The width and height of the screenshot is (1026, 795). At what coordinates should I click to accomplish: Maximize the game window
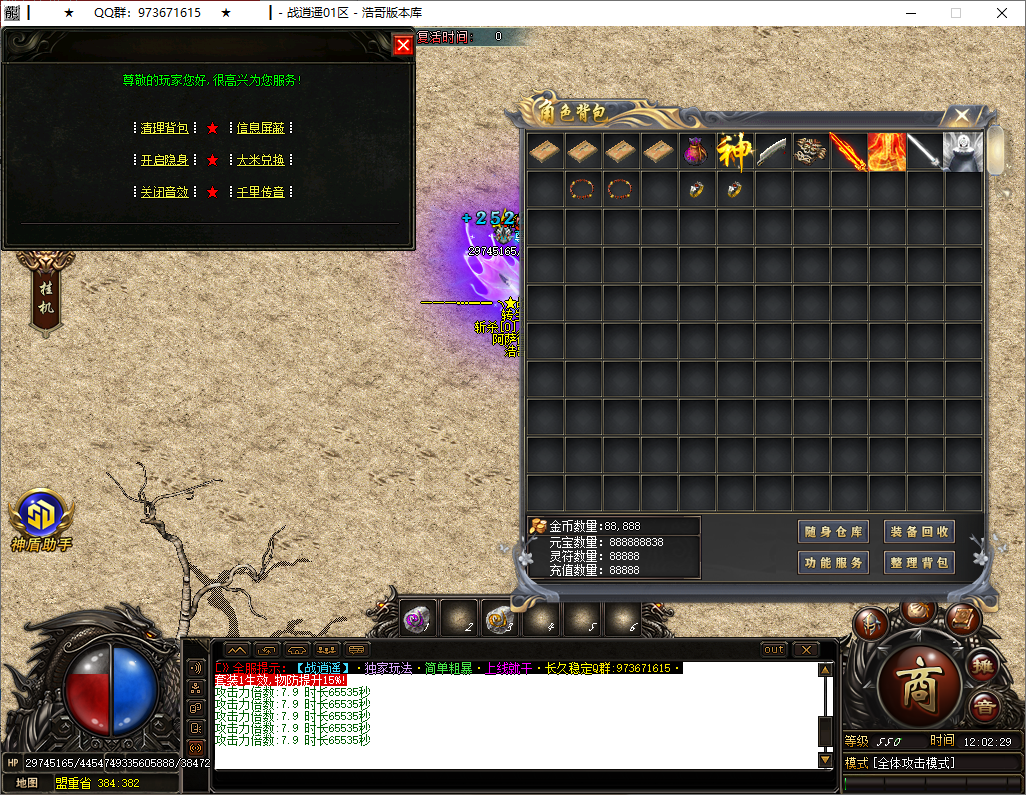955,13
